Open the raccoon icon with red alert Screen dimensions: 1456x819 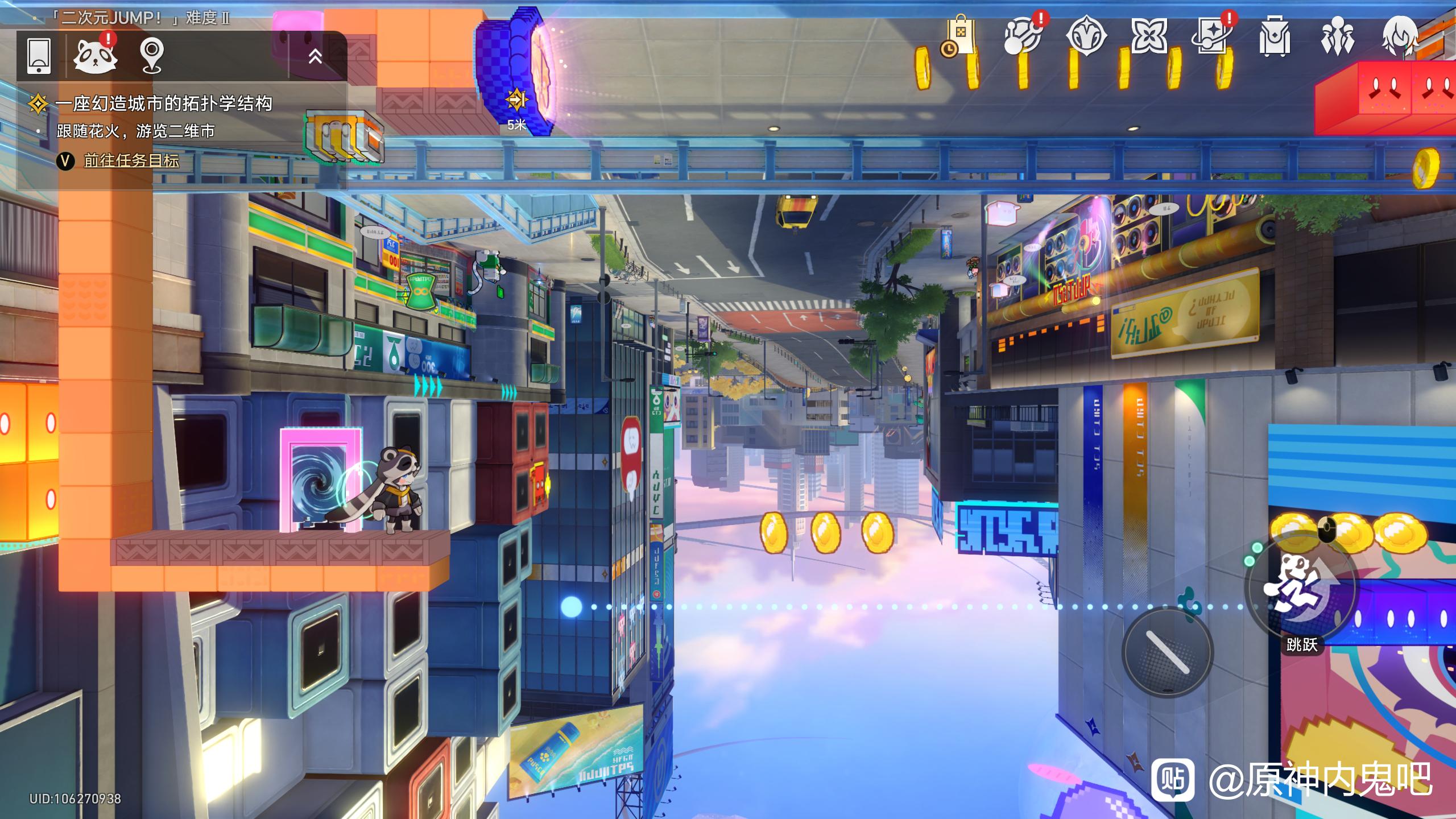pos(95,55)
